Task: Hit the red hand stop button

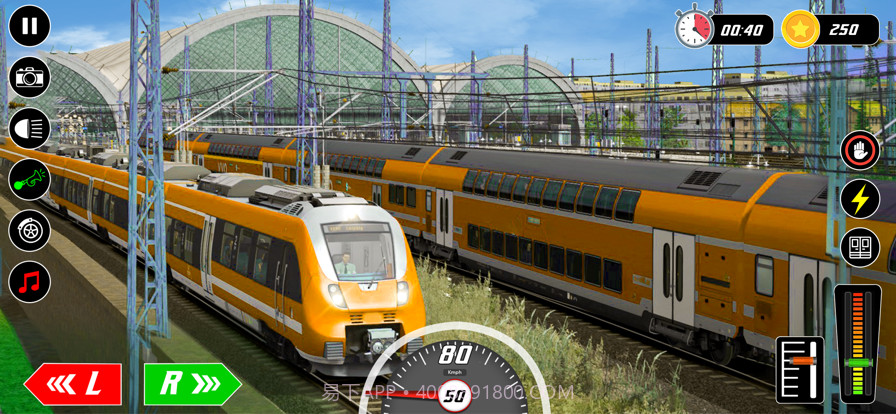Action: pos(859,151)
